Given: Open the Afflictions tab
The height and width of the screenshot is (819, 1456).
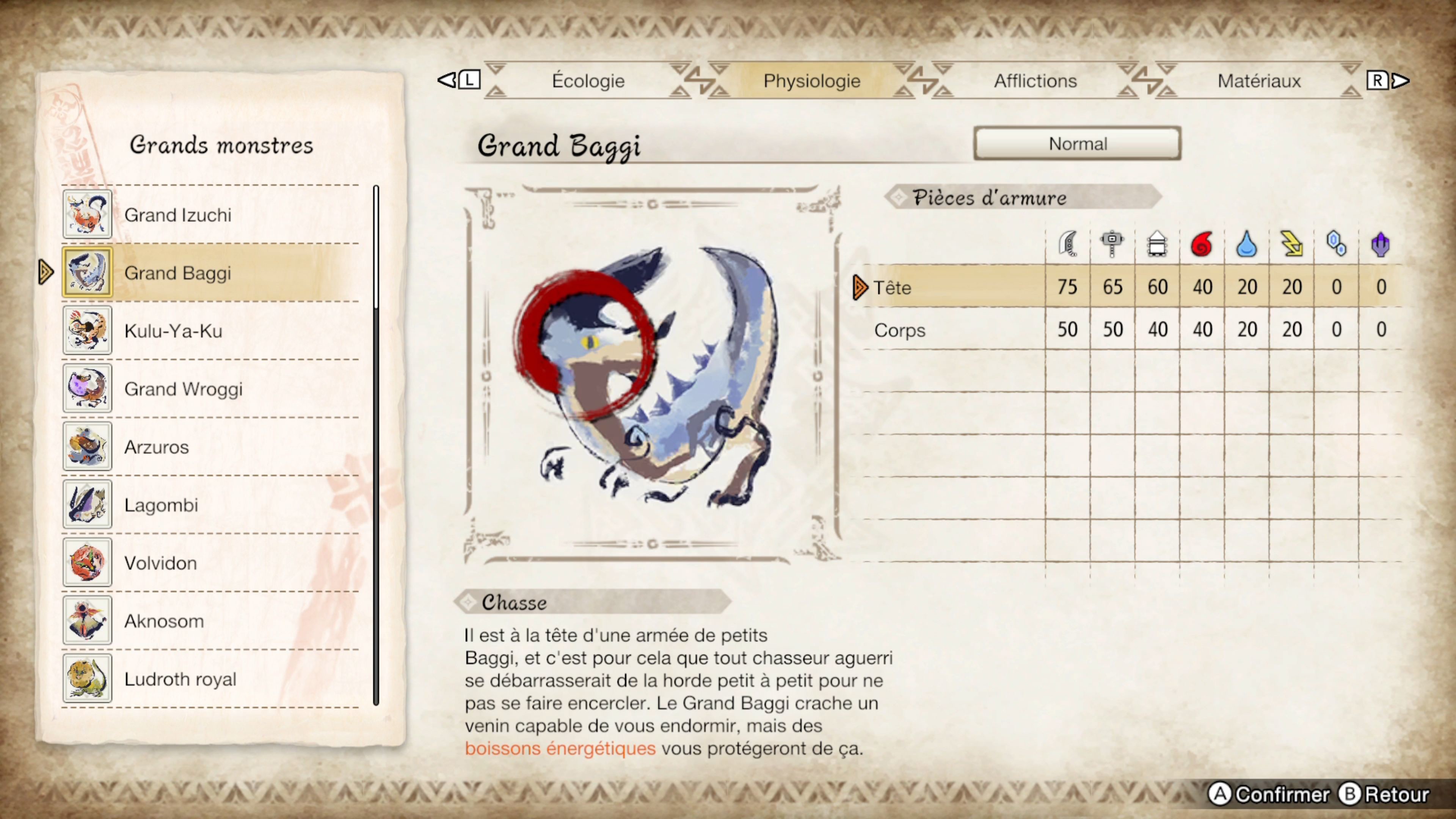Looking at the screenshot, I should (1034, 81).
